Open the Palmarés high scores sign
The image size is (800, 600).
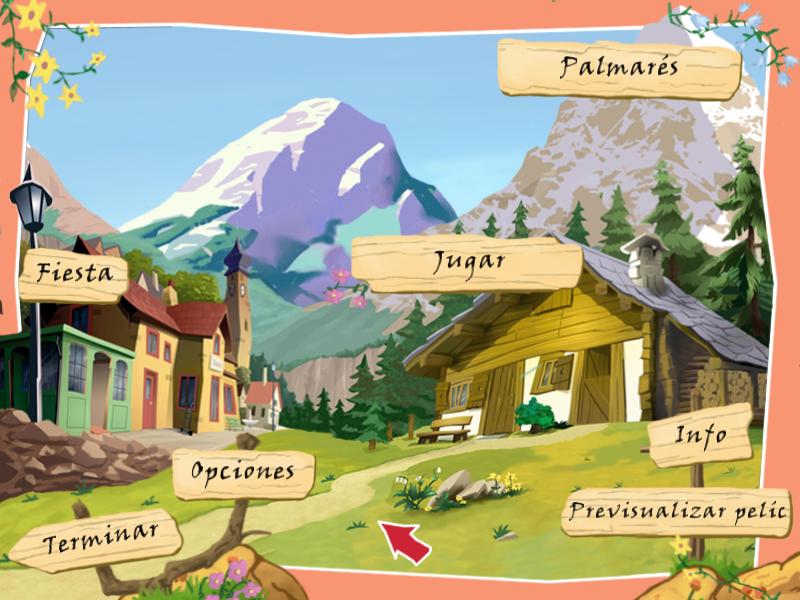click(619, 68)
